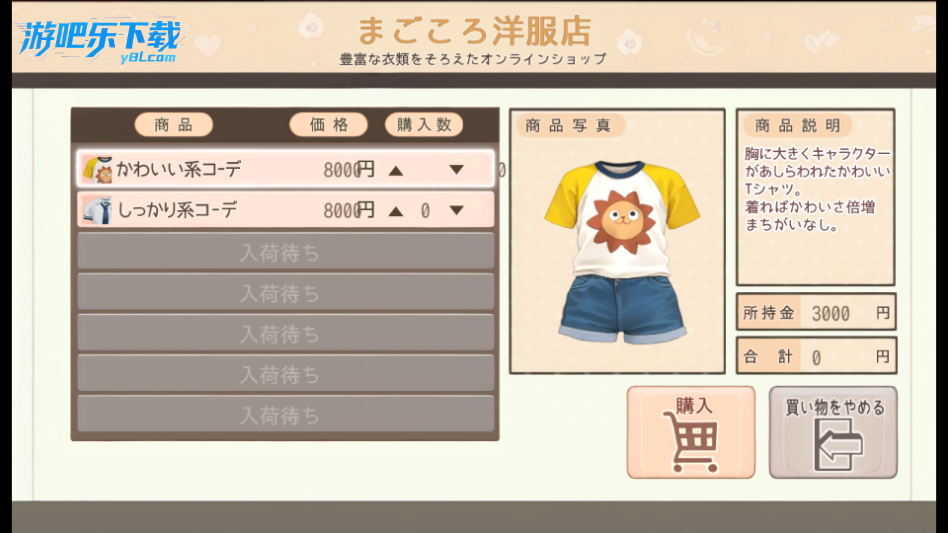Increase しっかり系コーデ purchase quantity
Image resolution: width=948 pixels, height=533 pixels.
(x=396, y=211)
